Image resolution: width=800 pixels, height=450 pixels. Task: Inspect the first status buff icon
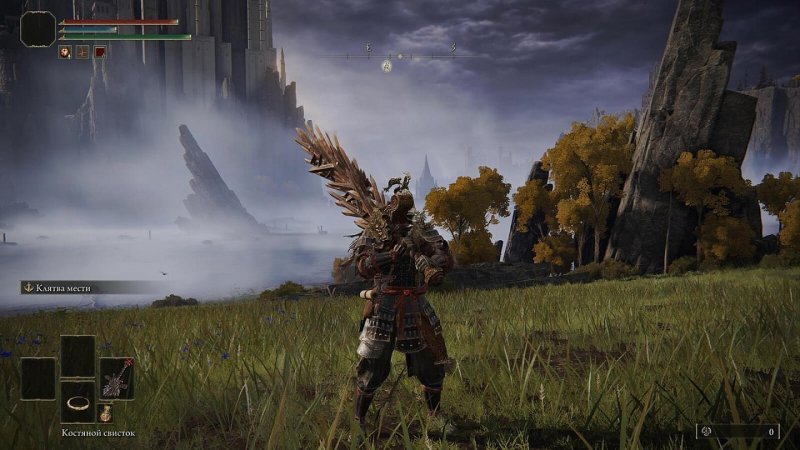(x=64, y=52)
